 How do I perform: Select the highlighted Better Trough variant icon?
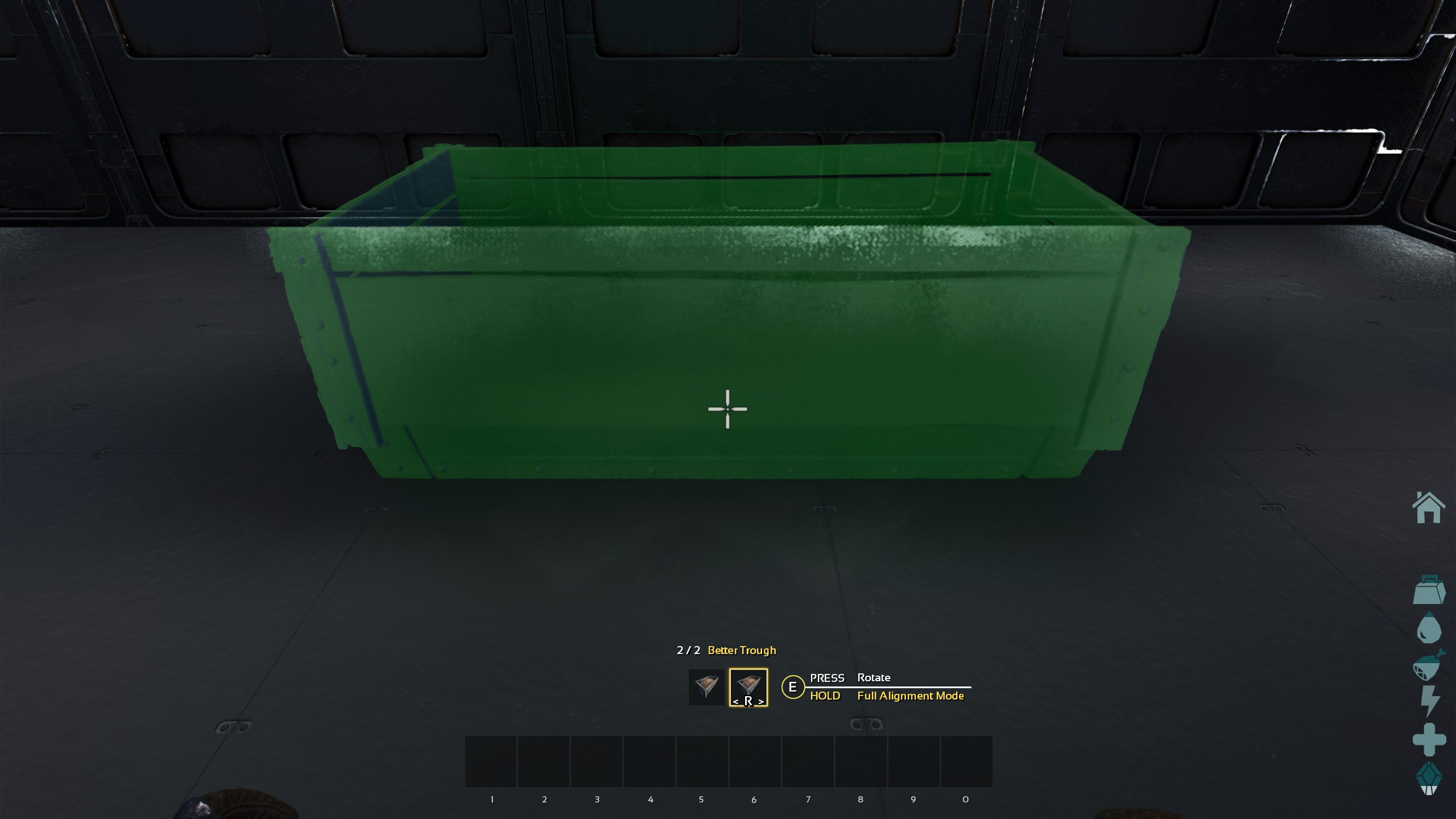pos(748,686)
